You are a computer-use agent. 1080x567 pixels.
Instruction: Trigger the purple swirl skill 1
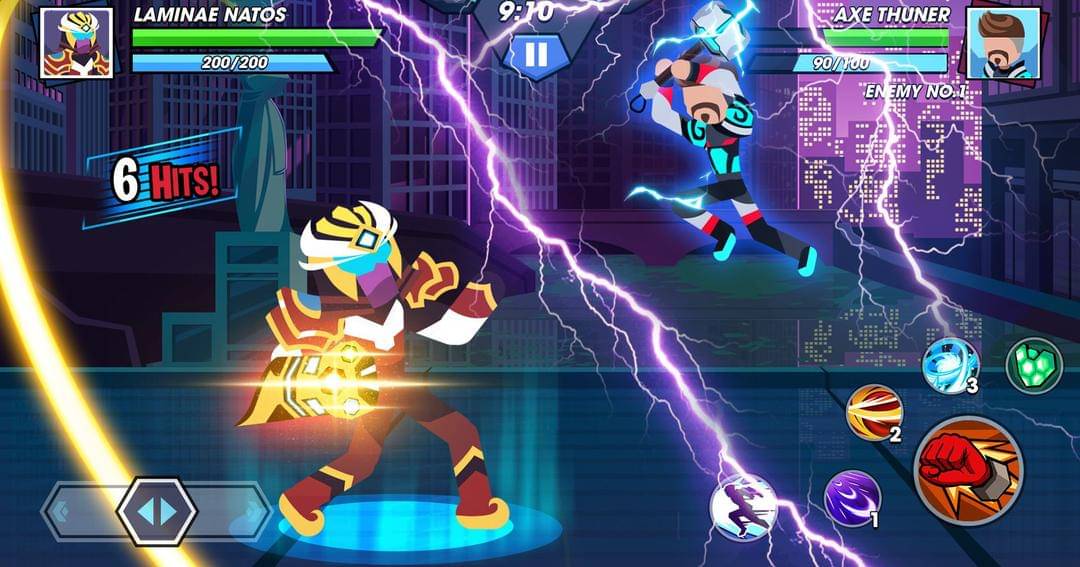pos(852,498)
